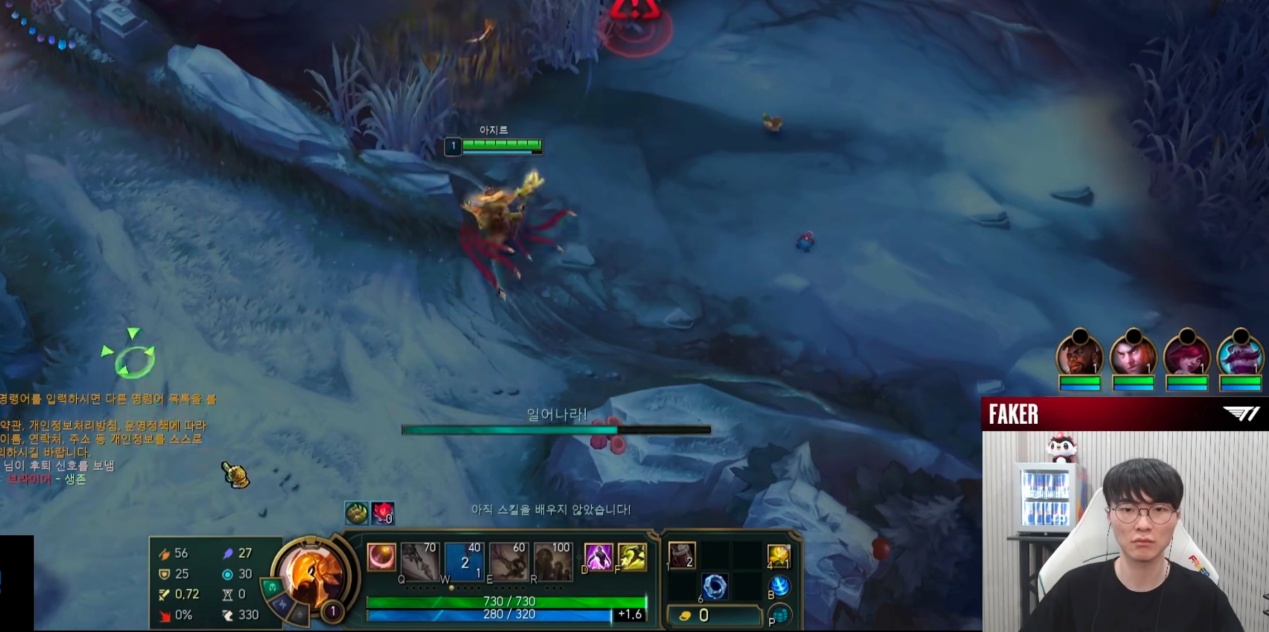Activate the Arise! W ability
The width and height of the screenshot is (1269, 632).
pos(464,562)
